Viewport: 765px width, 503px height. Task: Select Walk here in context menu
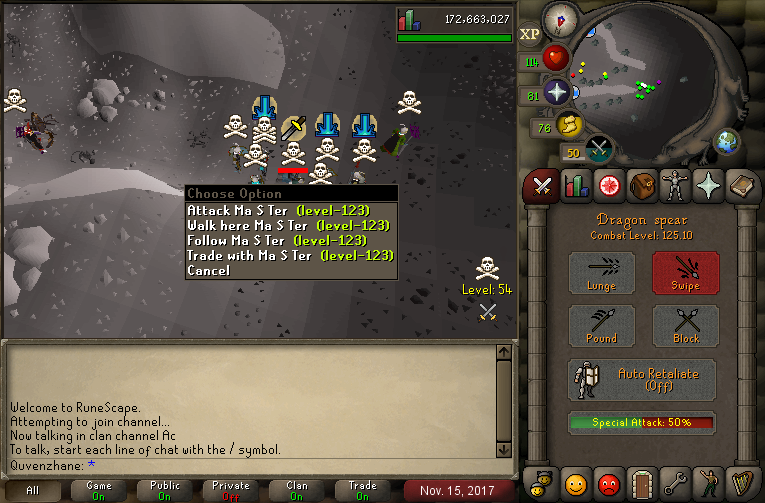pyautogui.click(x=287, y=225)
